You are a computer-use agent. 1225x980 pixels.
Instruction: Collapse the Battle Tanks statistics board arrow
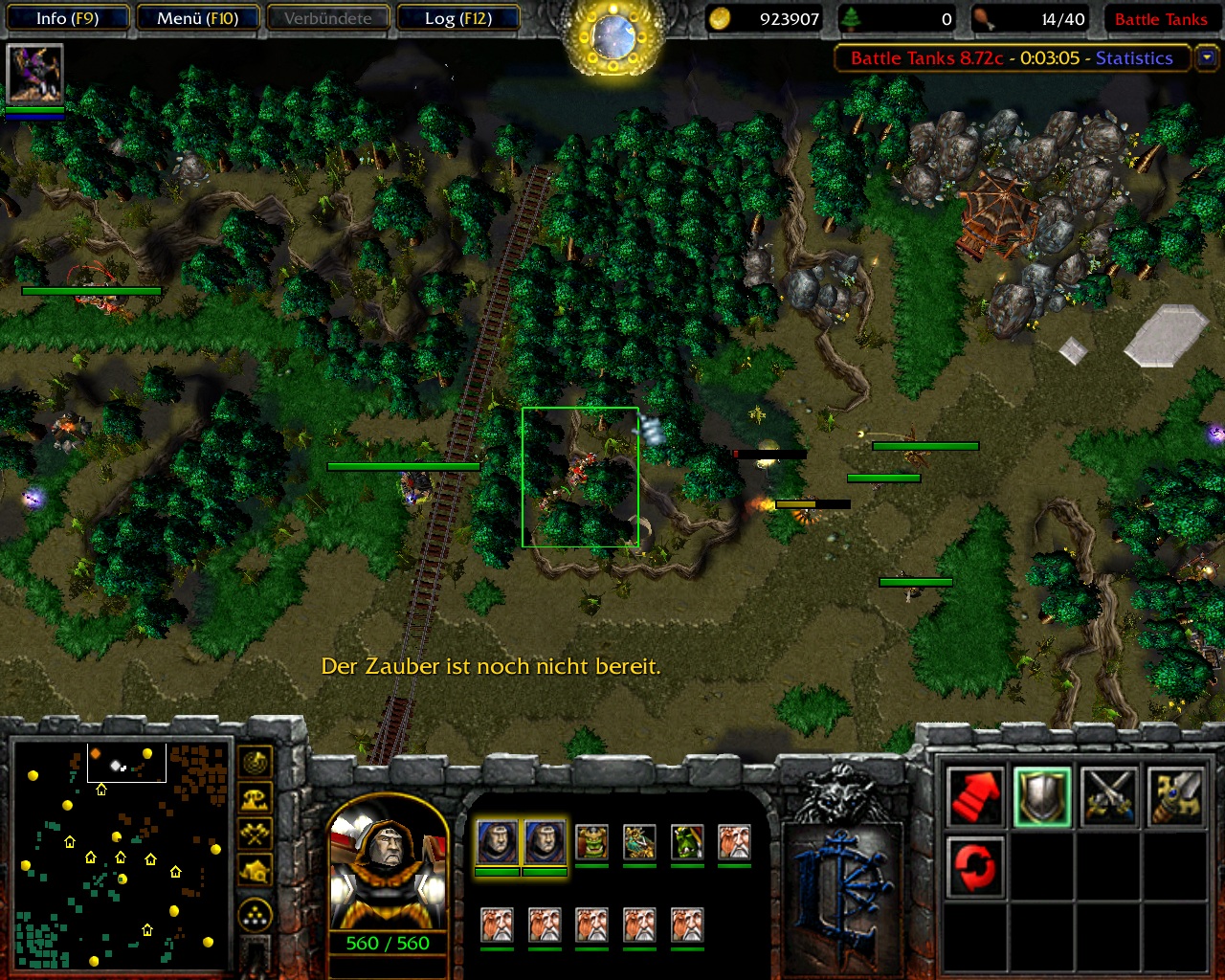coord(1207,57)
